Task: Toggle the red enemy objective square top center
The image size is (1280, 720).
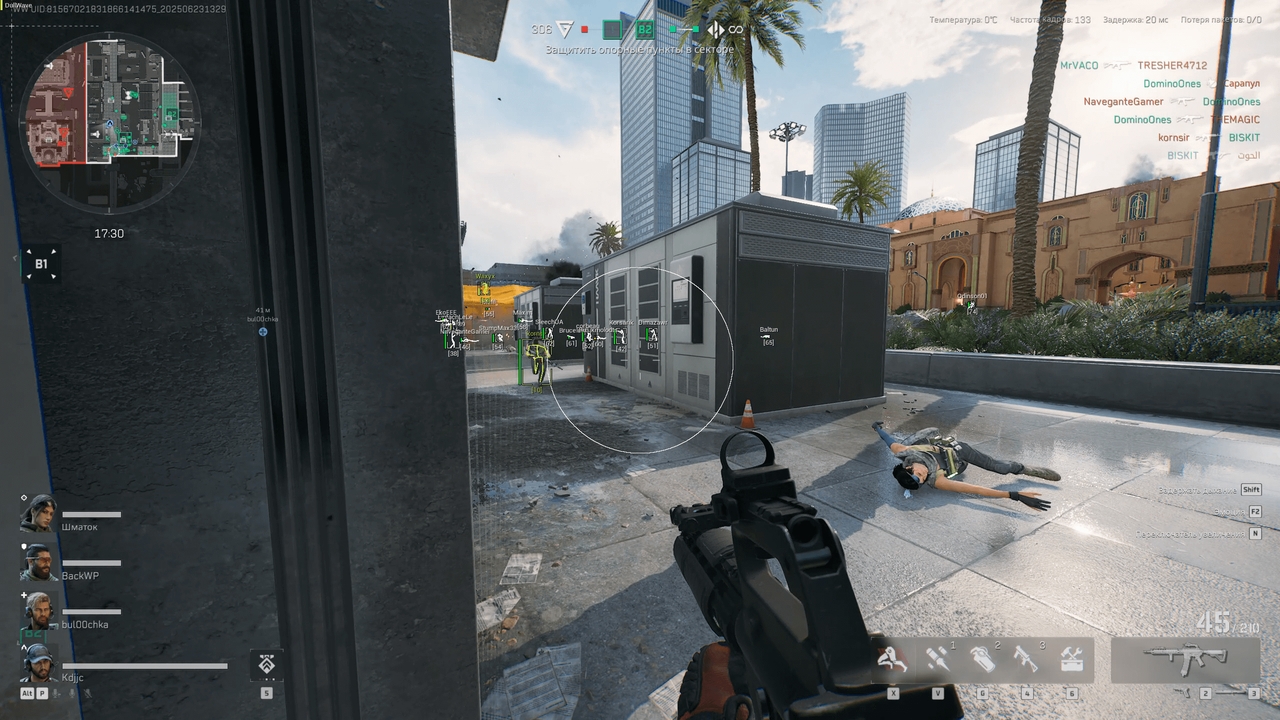Action: pos(585,30)
